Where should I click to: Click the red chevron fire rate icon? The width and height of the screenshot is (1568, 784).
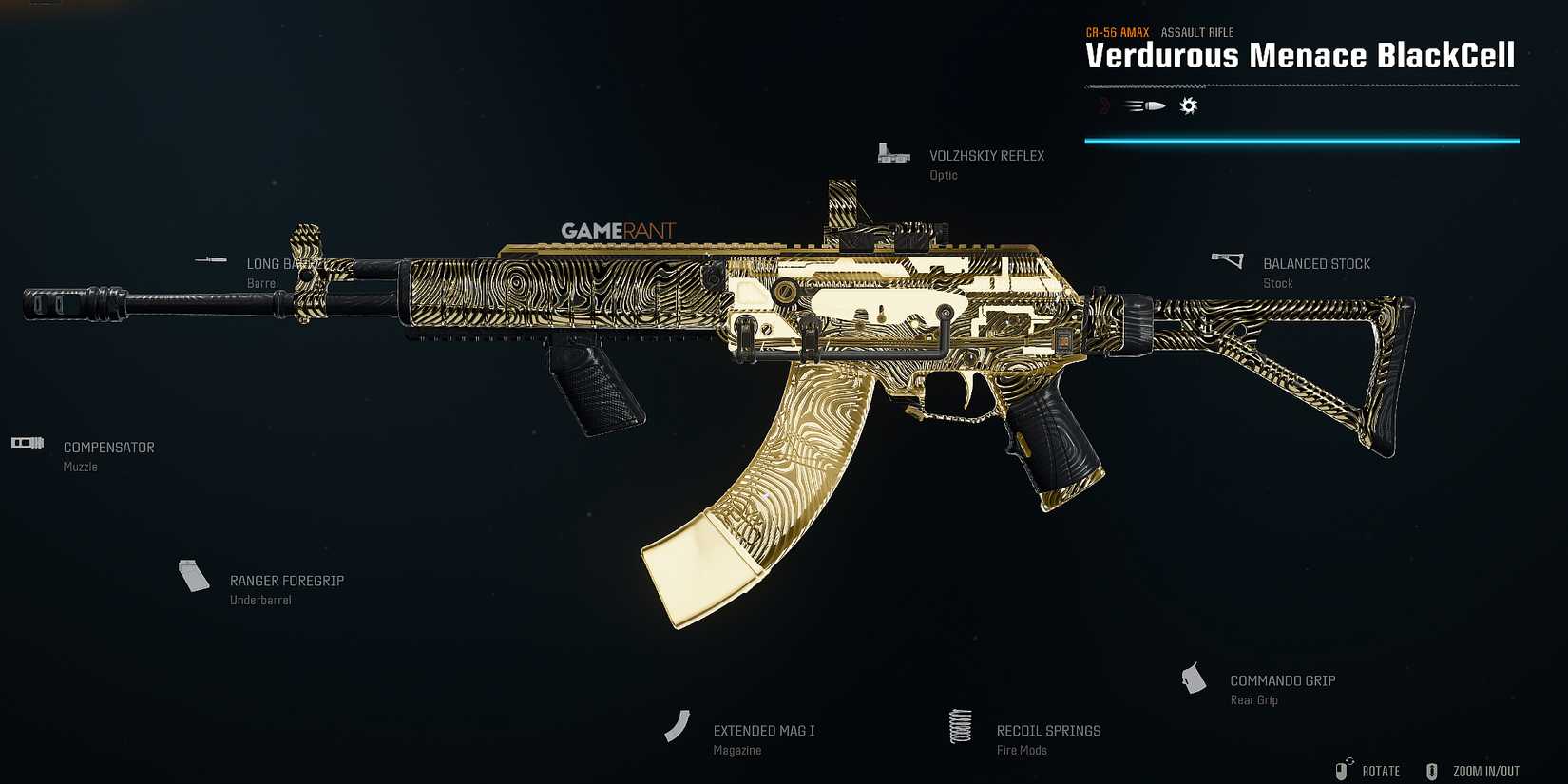pos(1104,105)
